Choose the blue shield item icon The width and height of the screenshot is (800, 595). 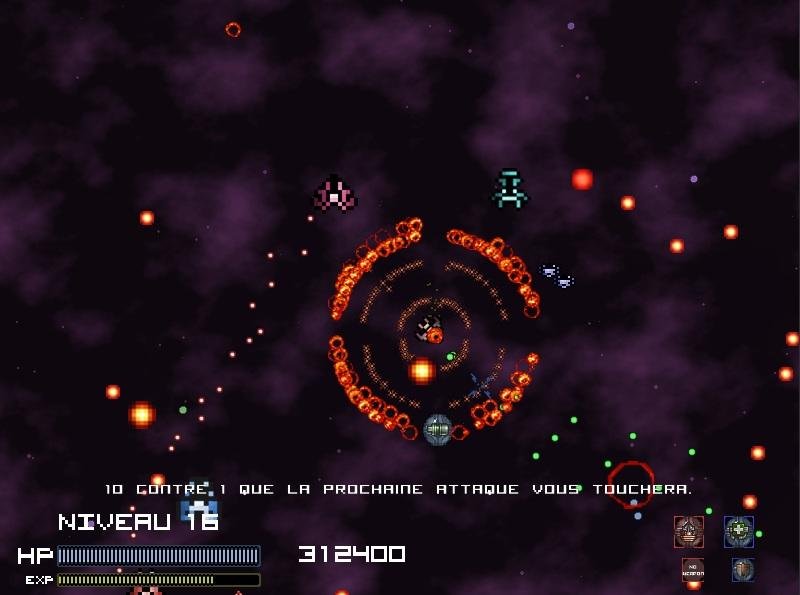pyautogui.click(x=742, y=570)
